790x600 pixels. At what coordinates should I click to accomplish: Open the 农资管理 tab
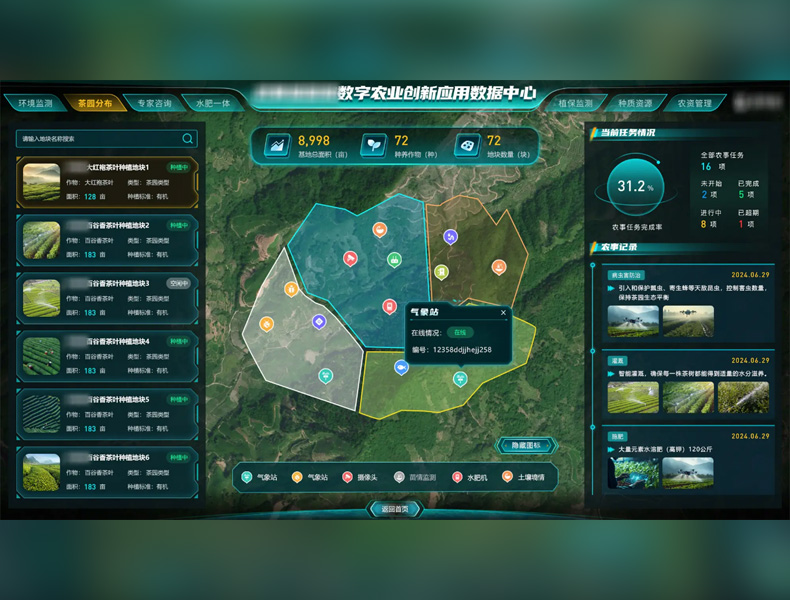click(695, 103)
